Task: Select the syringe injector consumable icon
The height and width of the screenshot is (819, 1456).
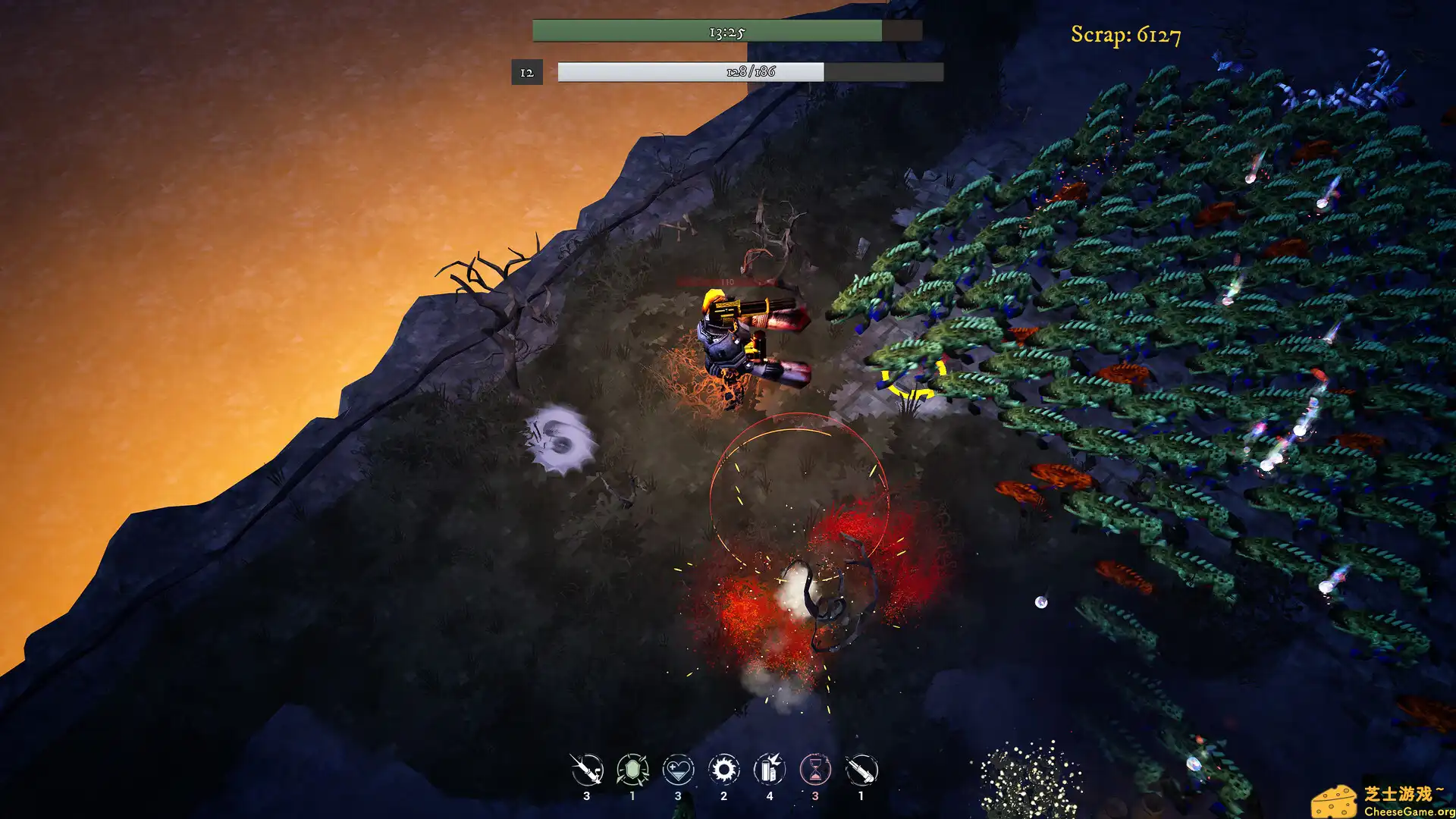Action: (x=585, y=769)
